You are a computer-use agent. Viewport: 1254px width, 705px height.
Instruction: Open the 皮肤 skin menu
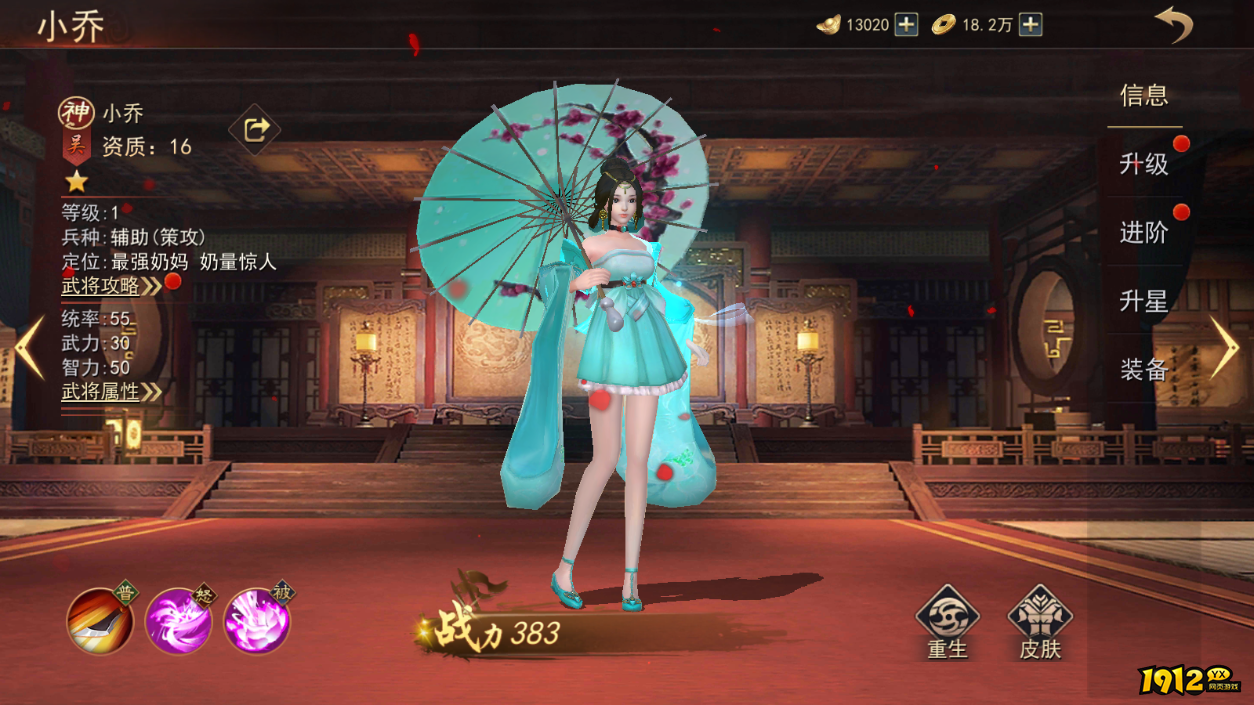(x=1039, y=622)
